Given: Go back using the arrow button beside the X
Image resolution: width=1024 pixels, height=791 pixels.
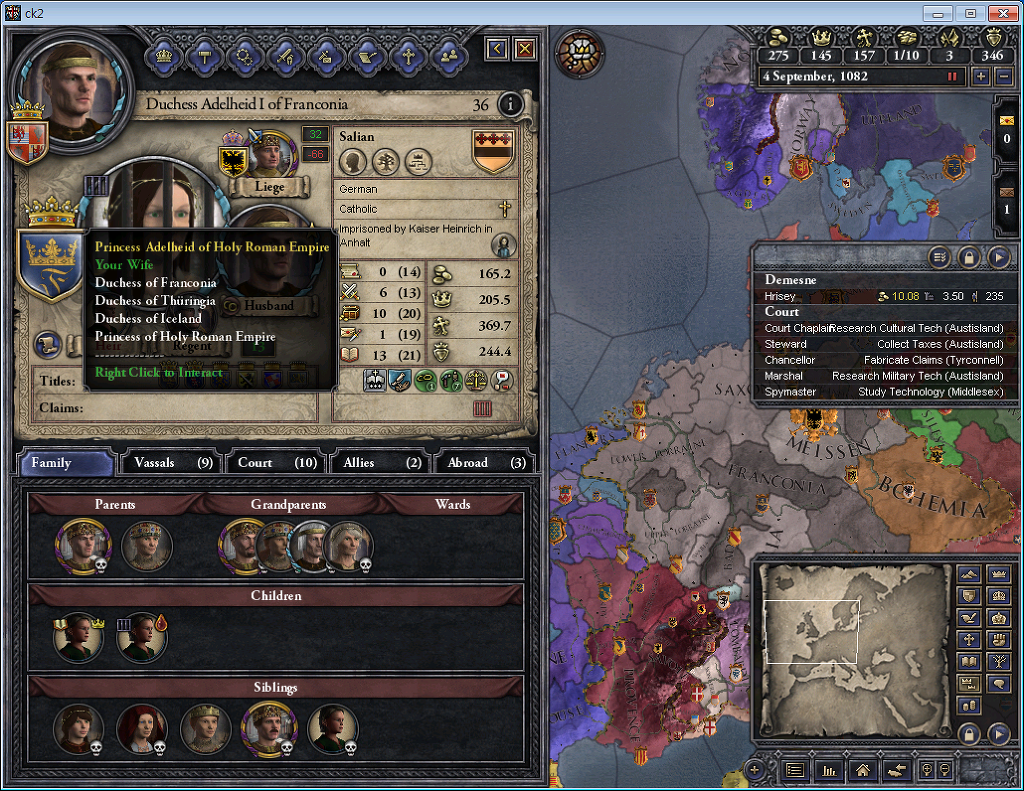Looking at the screenshot, I should point(497,48).
